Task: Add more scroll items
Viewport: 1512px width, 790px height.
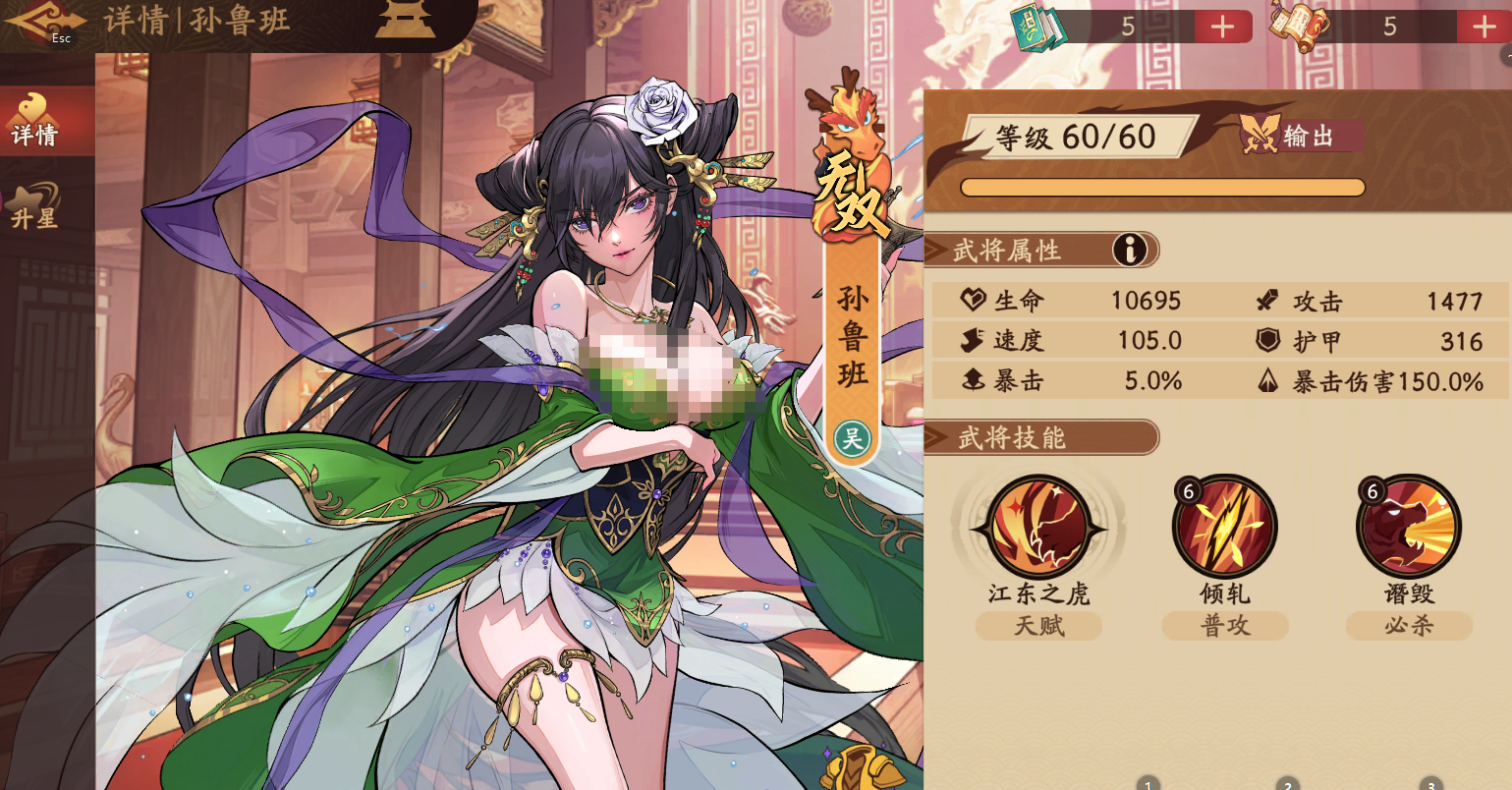Action: click(1484, 27)
